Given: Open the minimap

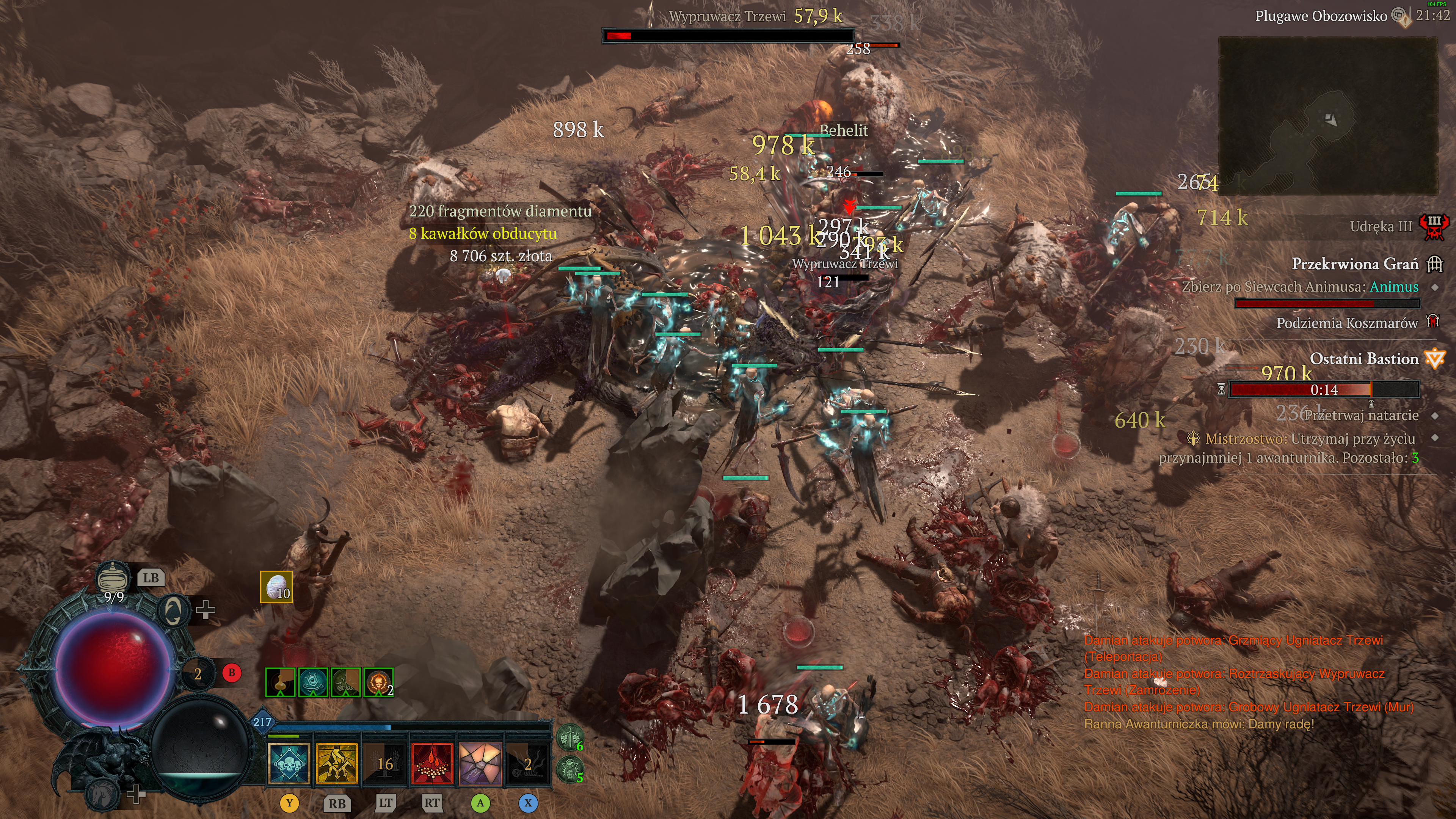Looking at the screenshot, I should coord(1327,116).
